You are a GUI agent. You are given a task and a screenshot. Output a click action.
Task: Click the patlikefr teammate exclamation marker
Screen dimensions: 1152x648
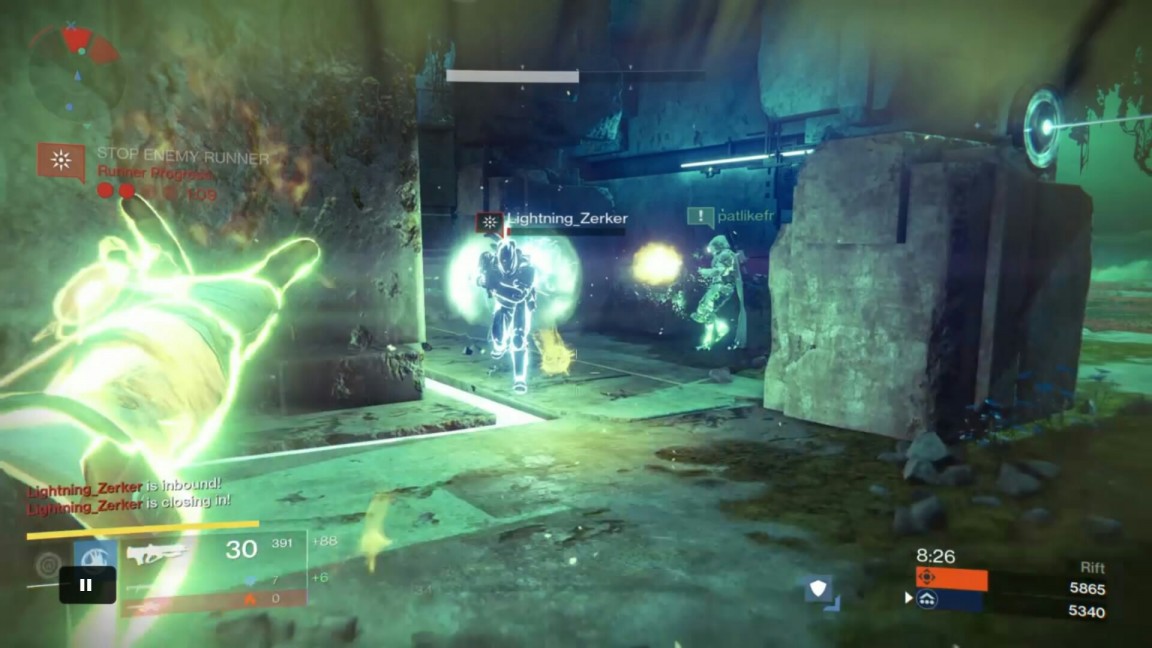point(700,216)
